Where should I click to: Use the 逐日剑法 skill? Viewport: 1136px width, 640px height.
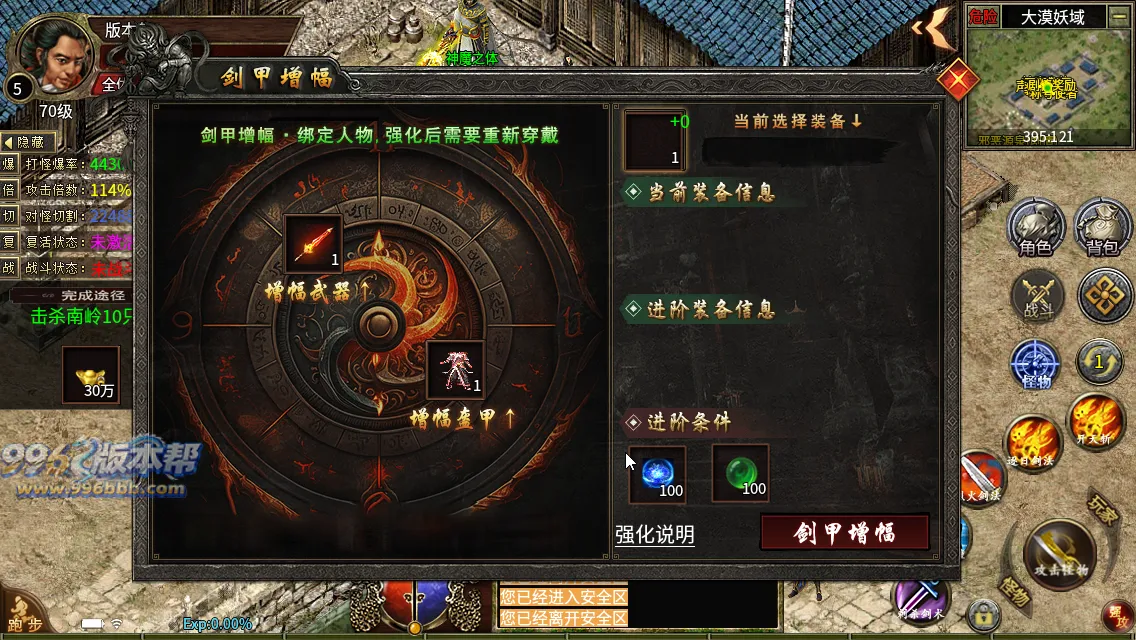[x=1031, y=442]
